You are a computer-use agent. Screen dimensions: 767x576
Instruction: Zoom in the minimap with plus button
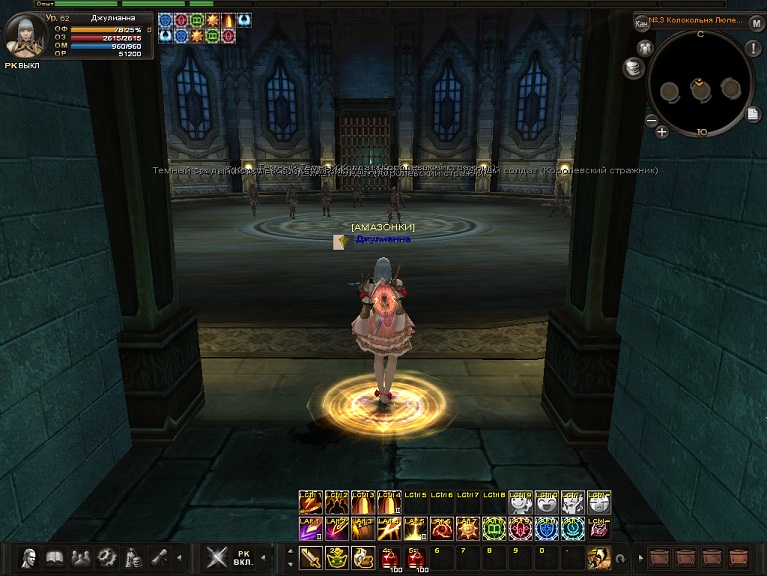coord(662,131)
